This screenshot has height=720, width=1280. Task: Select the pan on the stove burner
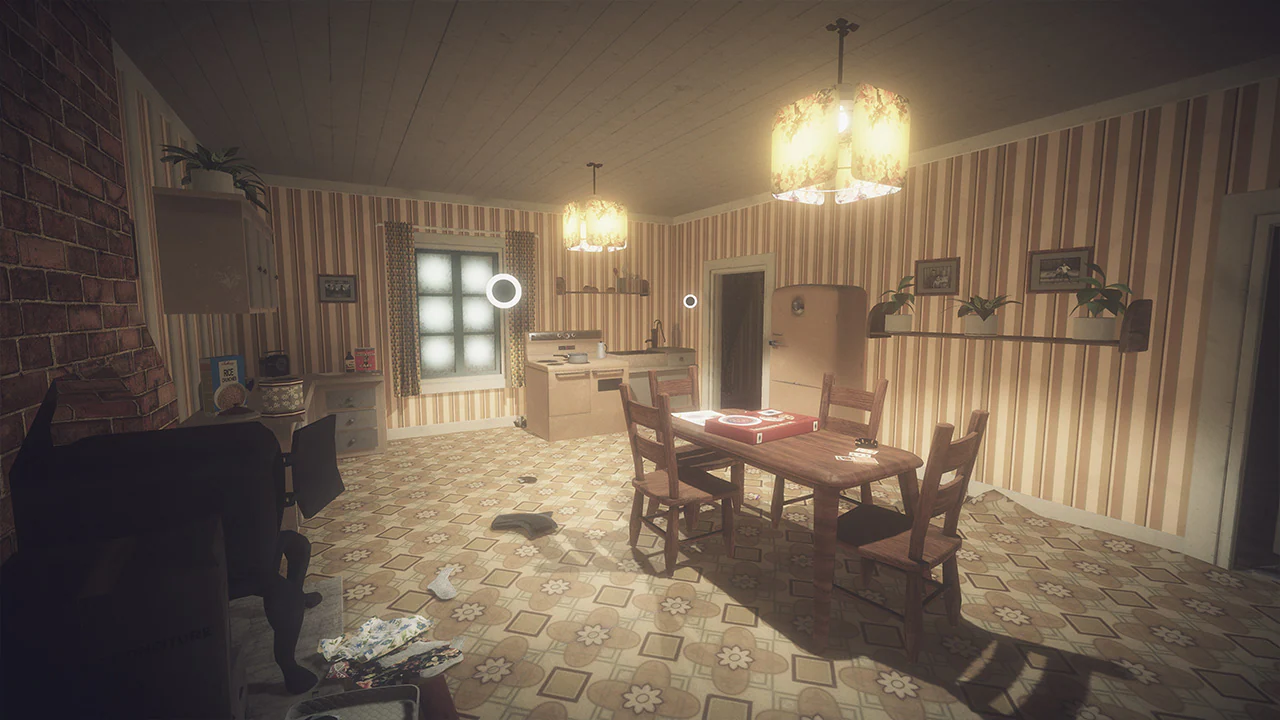tap(576, 358)
